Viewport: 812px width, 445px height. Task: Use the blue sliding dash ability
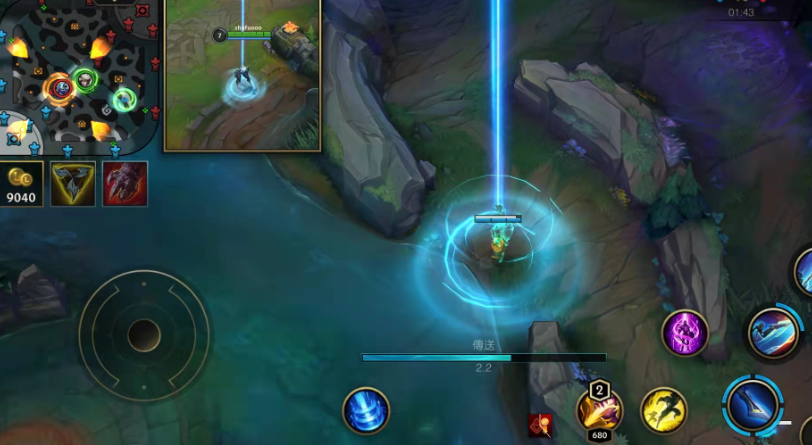click(x=773, y=332)
